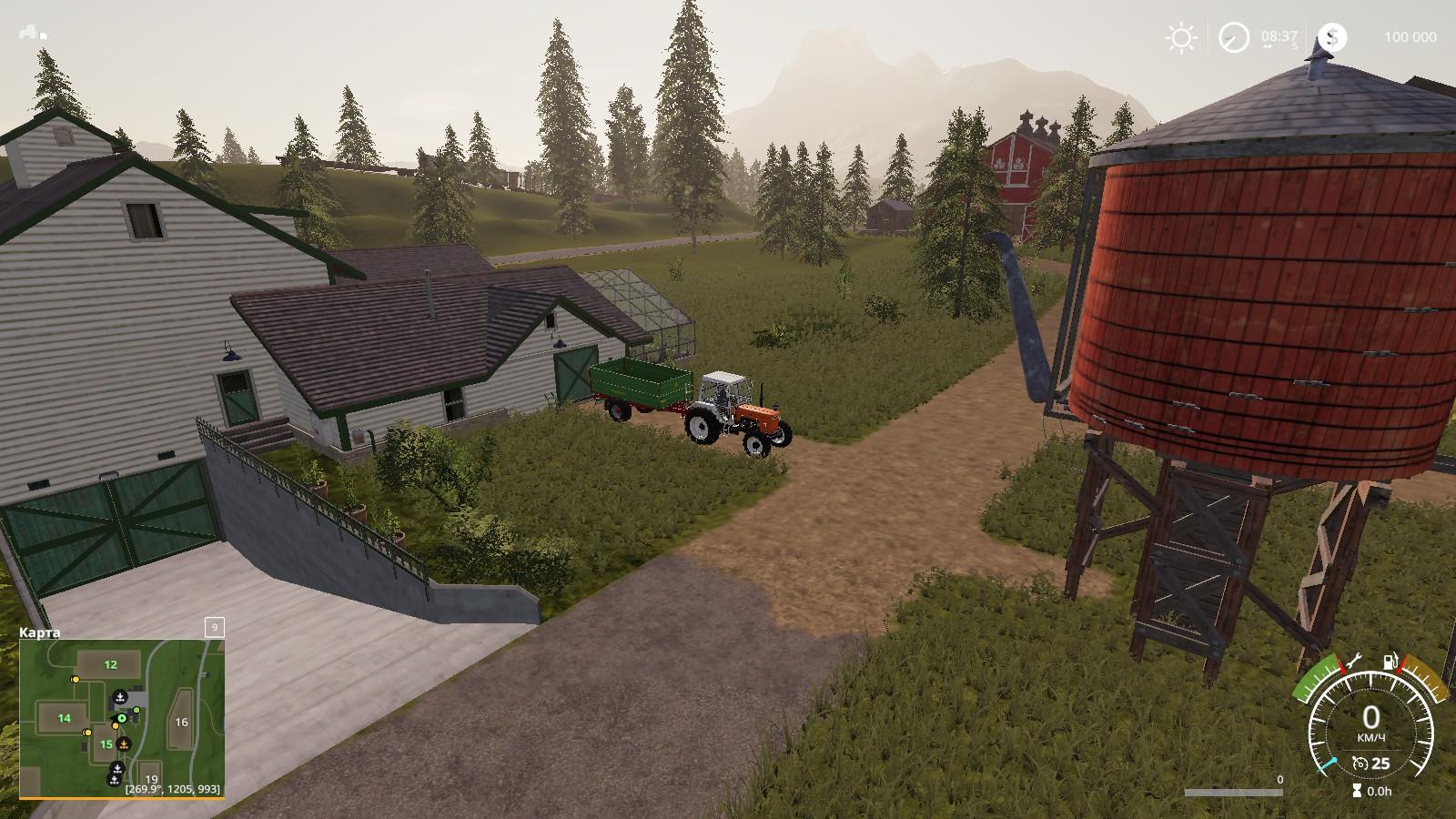Select field 12 on the minimap
Screen dimensions: 1456x819
(110, 664)
